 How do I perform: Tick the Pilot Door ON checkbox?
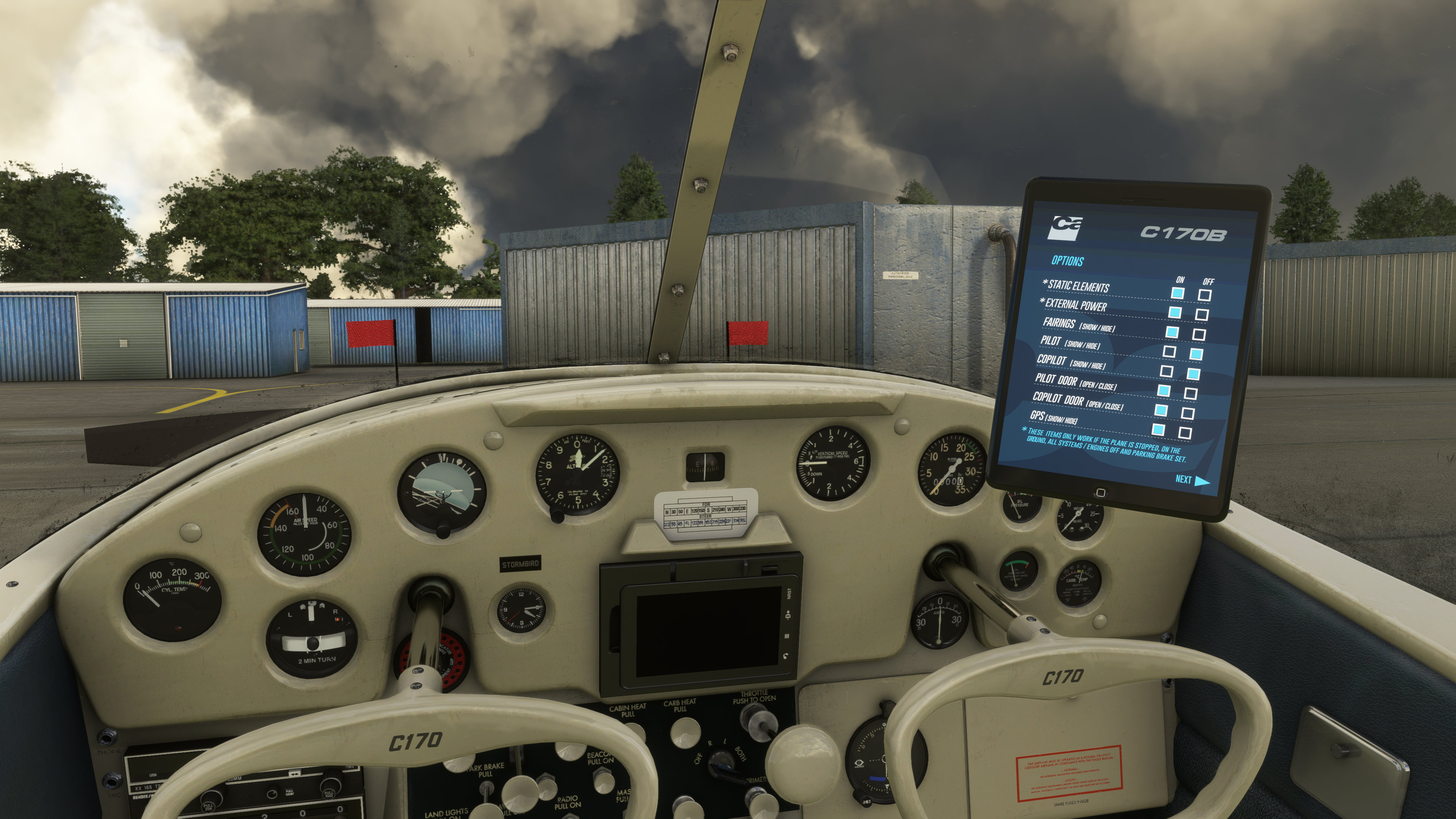pos(1163,391)
